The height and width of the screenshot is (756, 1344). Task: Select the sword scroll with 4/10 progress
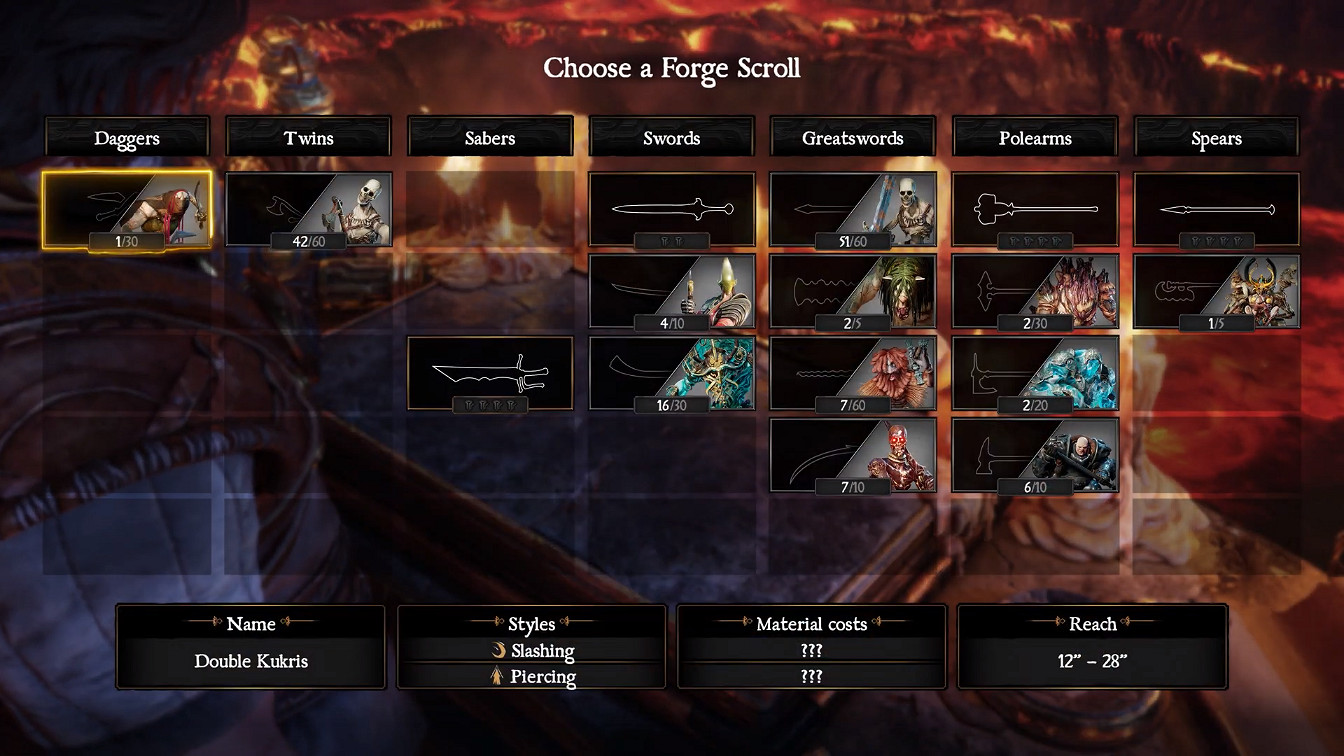tap(671, 290)
